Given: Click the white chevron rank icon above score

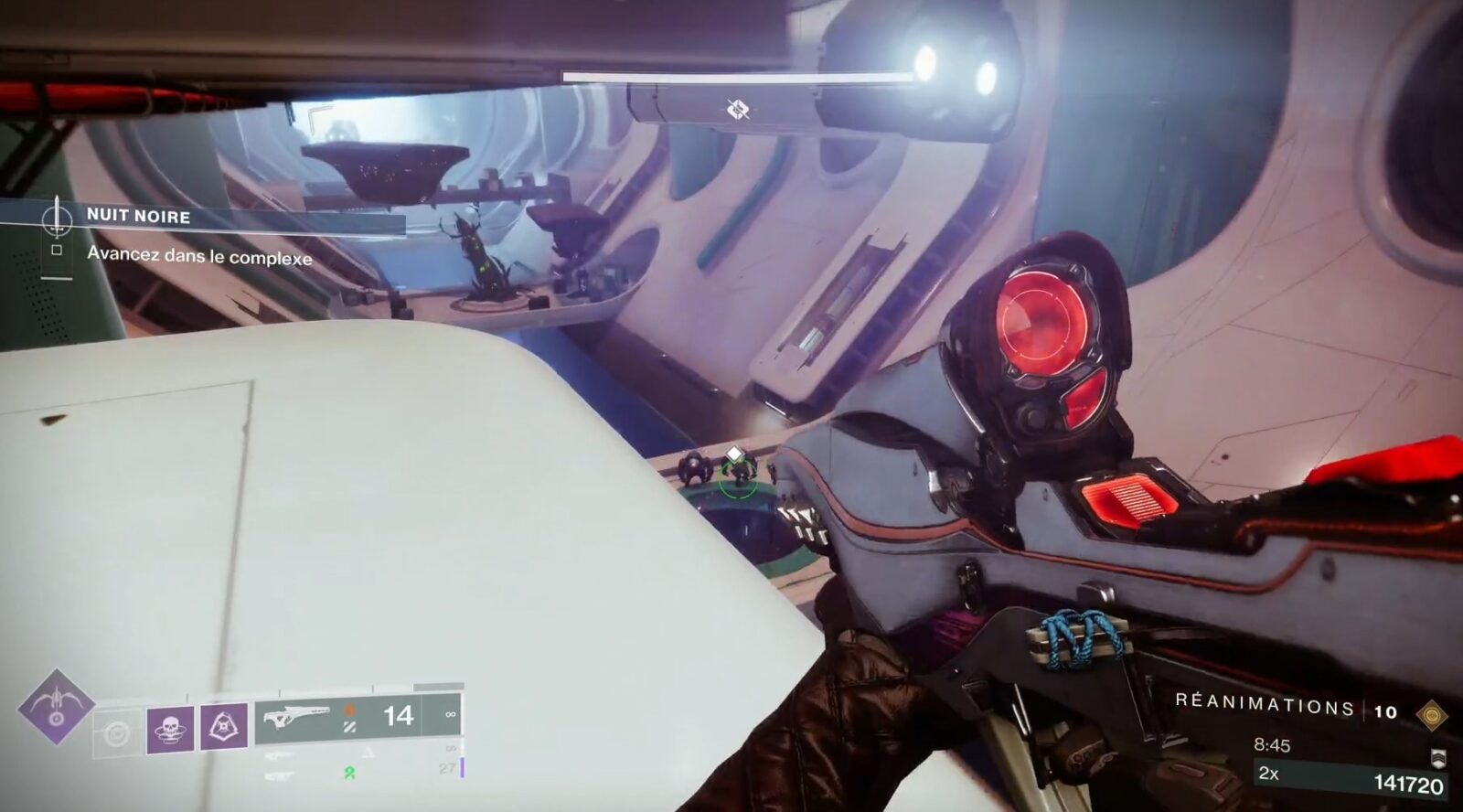Looking at the screenshot, I should click(x=1438, y=758).
